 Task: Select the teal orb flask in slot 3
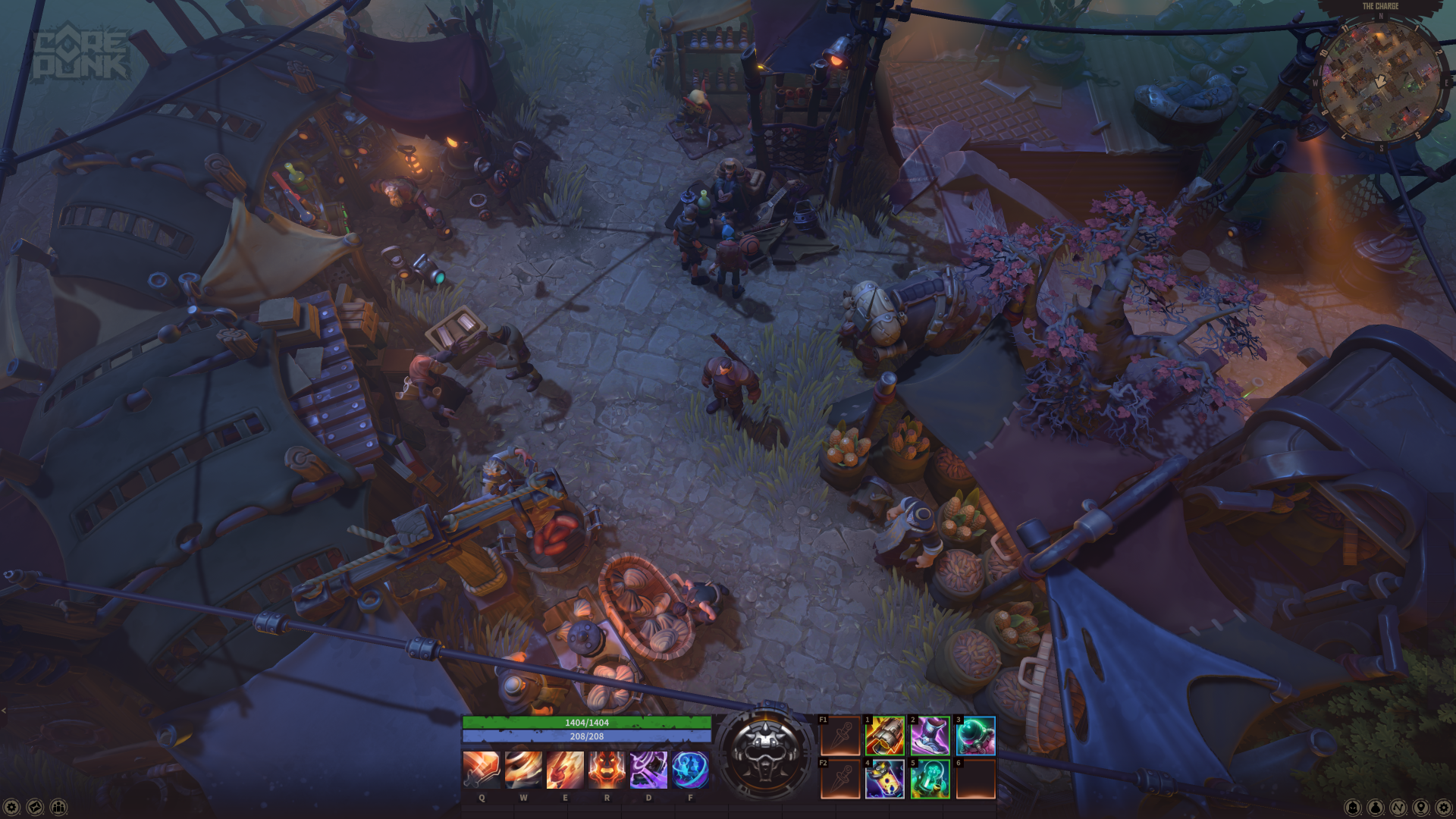[x=976, y=736]
